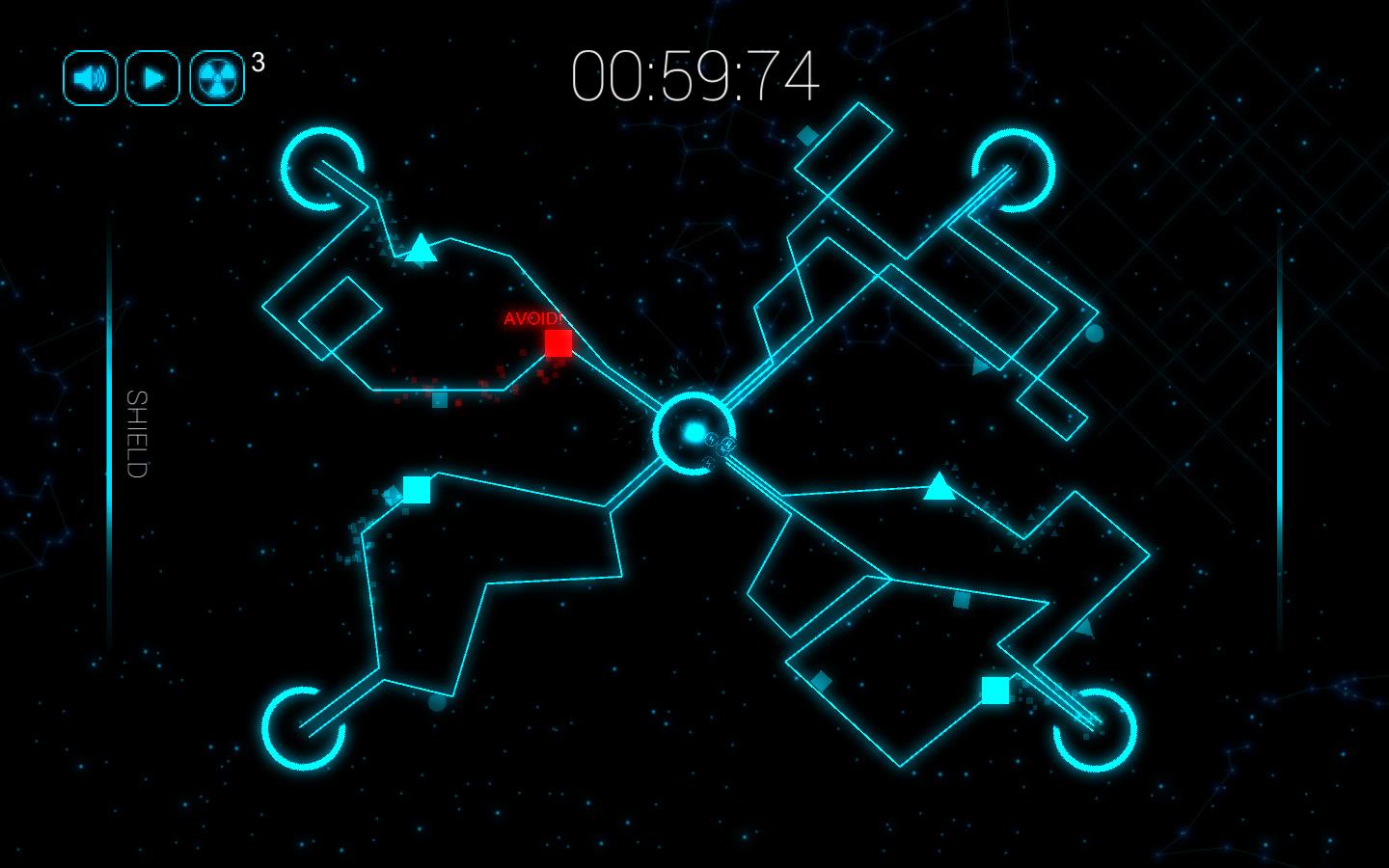Collect the cyan square near the lower-left path

(x=416, y=489)
